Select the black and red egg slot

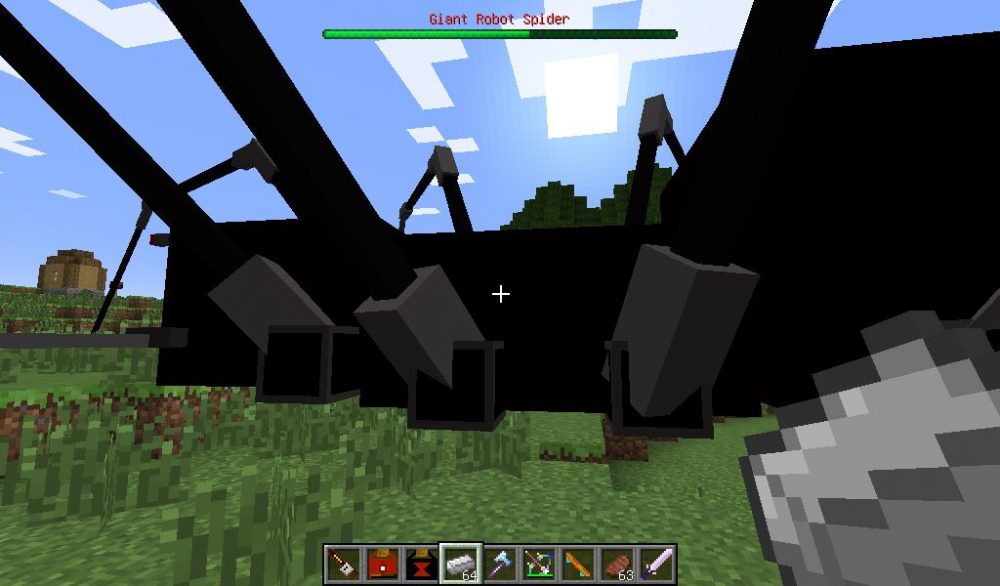click(x=421, y=564)
